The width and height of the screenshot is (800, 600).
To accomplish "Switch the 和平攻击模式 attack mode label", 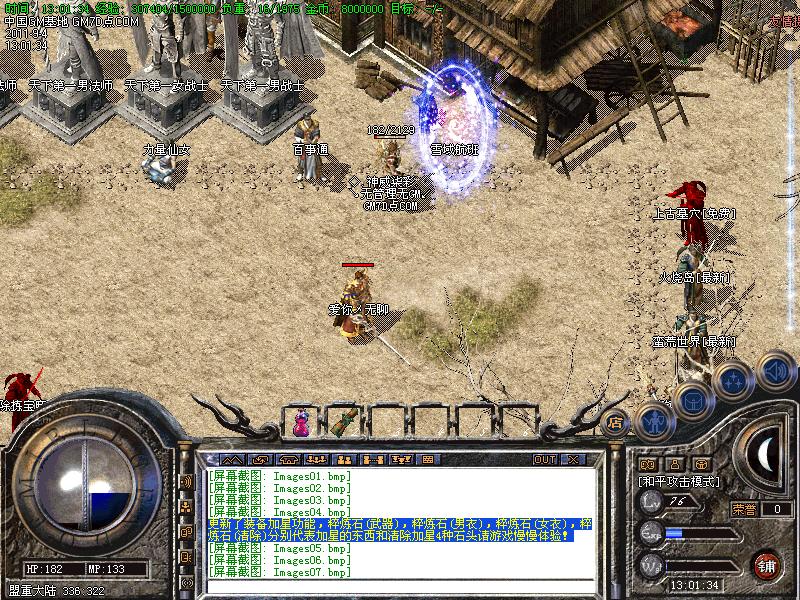I will coord(679,481).
